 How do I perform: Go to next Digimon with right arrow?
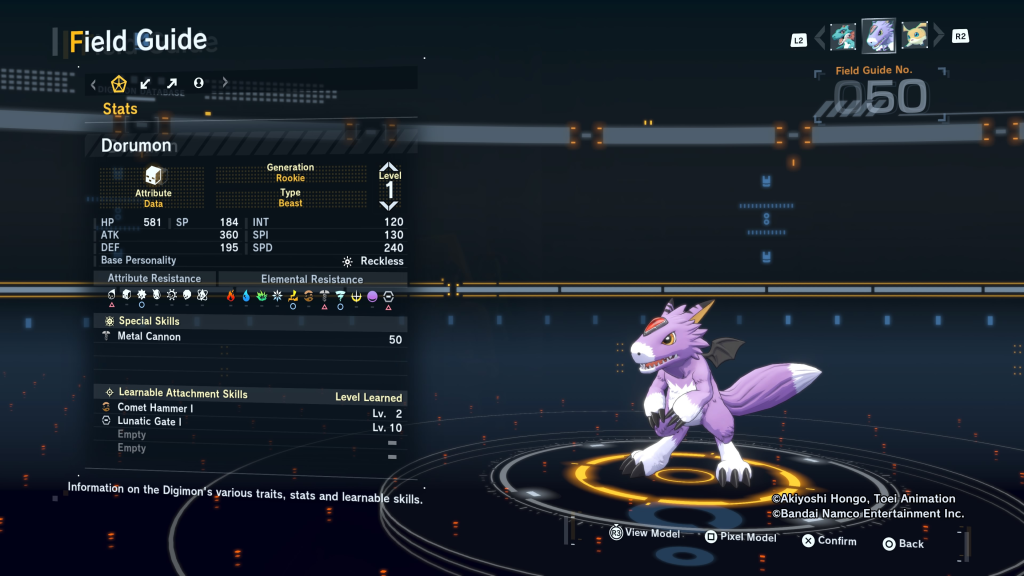[x=938, y=38]
